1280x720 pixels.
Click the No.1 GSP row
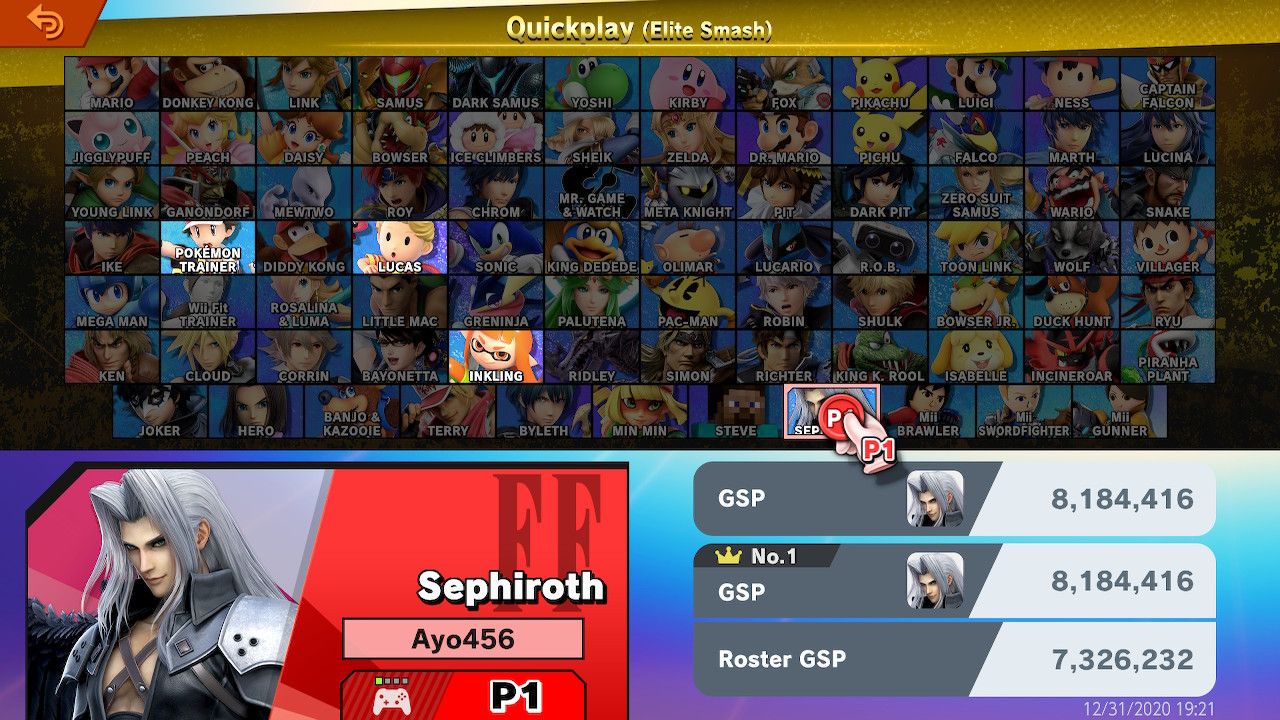coord(950,578)
